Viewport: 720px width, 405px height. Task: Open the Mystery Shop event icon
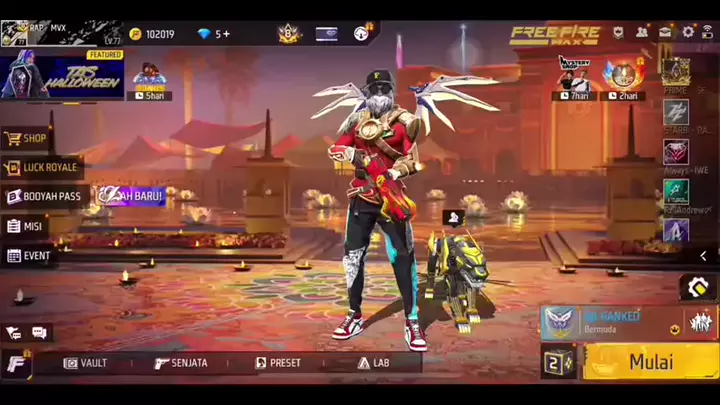(574, 76)
